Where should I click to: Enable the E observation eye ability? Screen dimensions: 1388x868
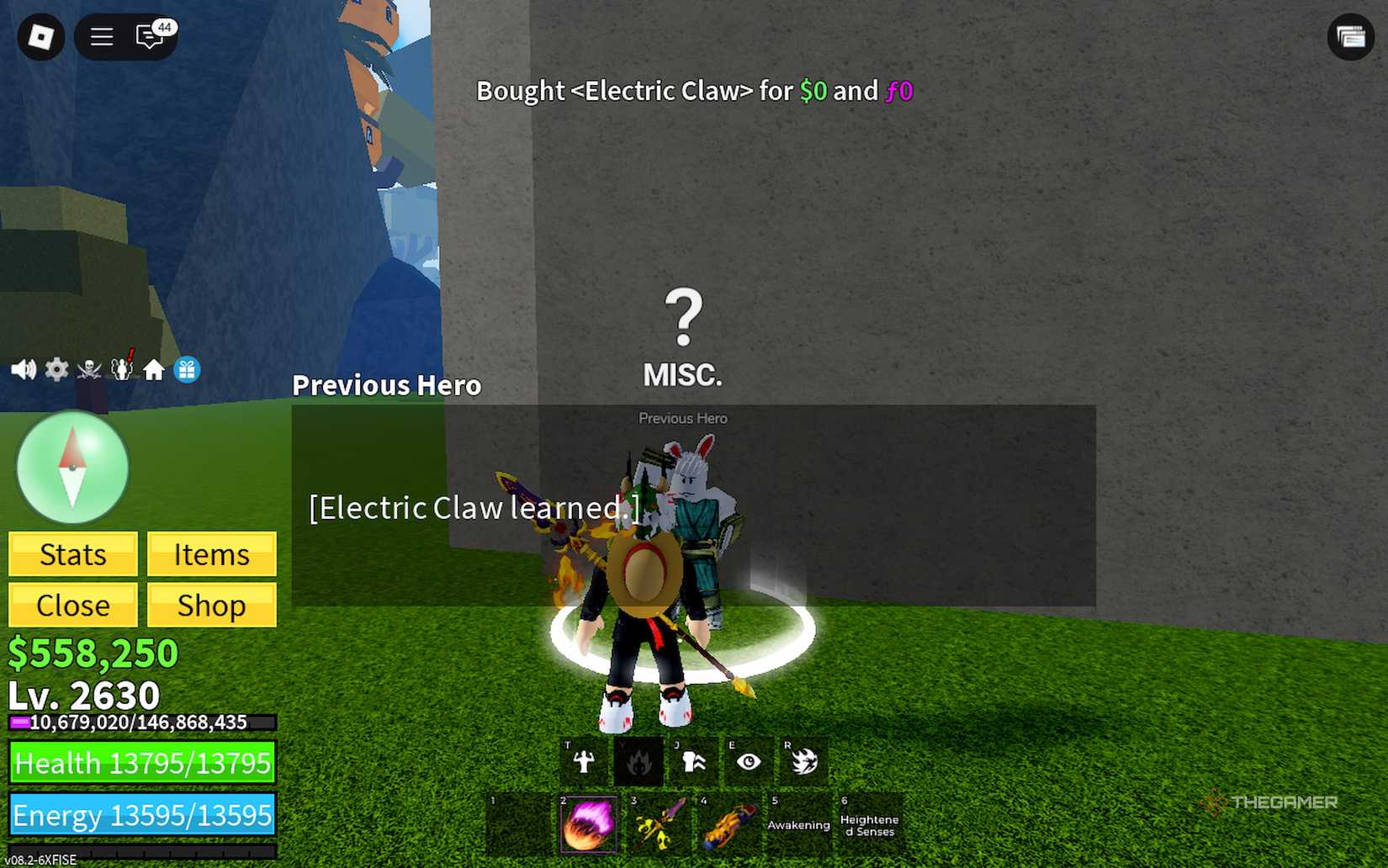click(748, 759)
